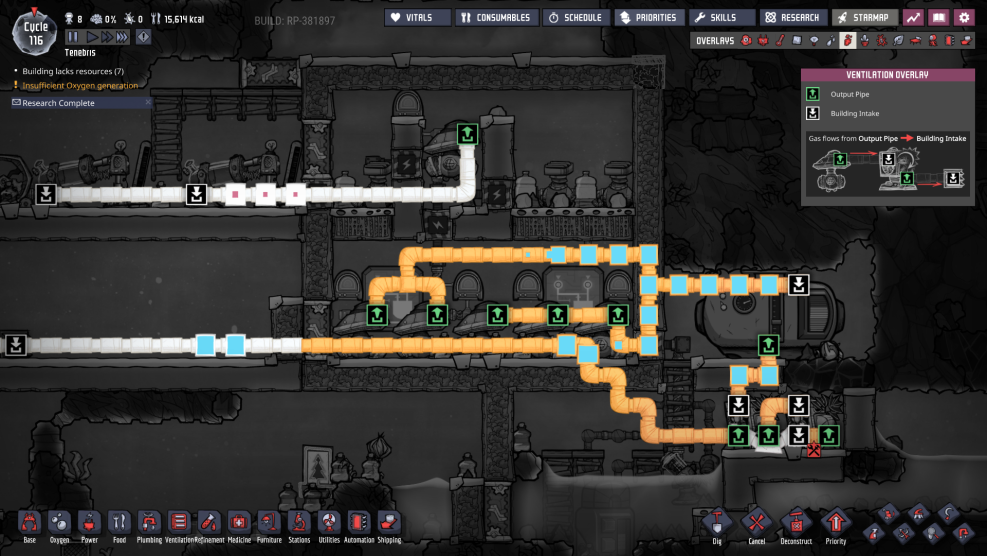Open the Starmap

click(864, 17)
